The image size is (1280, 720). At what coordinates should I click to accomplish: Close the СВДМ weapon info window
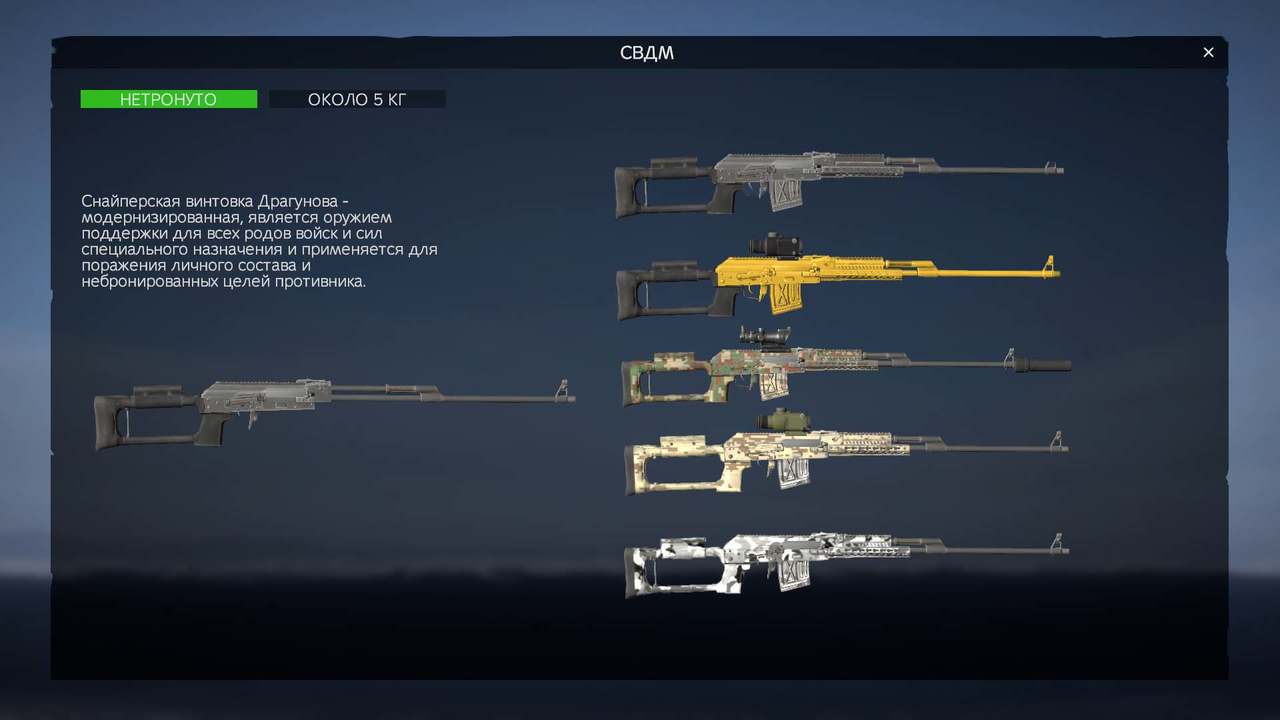click(1208, 53)
